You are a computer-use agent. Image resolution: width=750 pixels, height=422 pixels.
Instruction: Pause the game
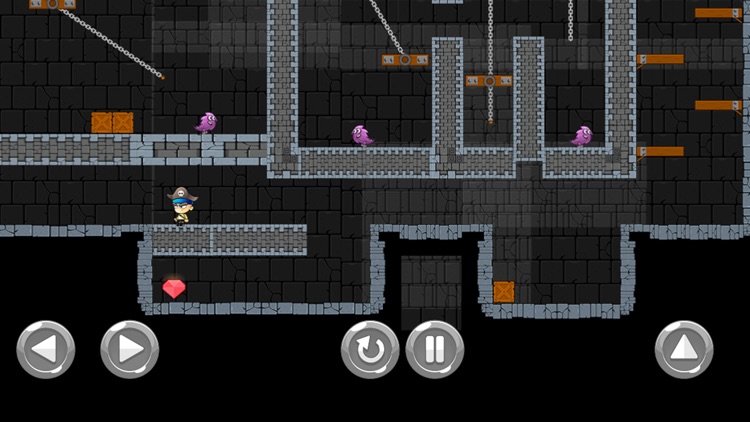[x=435, y=350]
